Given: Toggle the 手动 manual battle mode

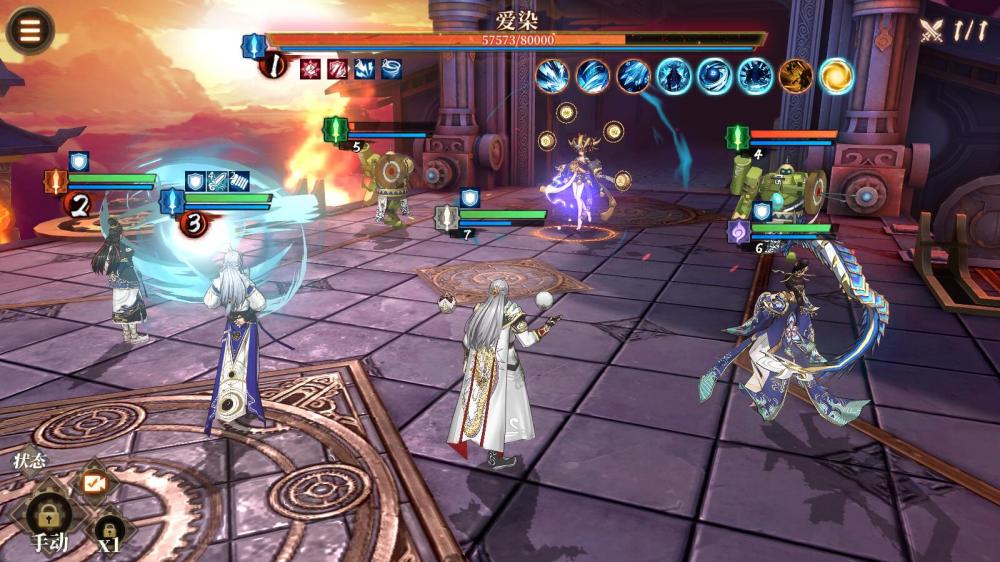Looking at the screenshot, I should pos(48,517).
